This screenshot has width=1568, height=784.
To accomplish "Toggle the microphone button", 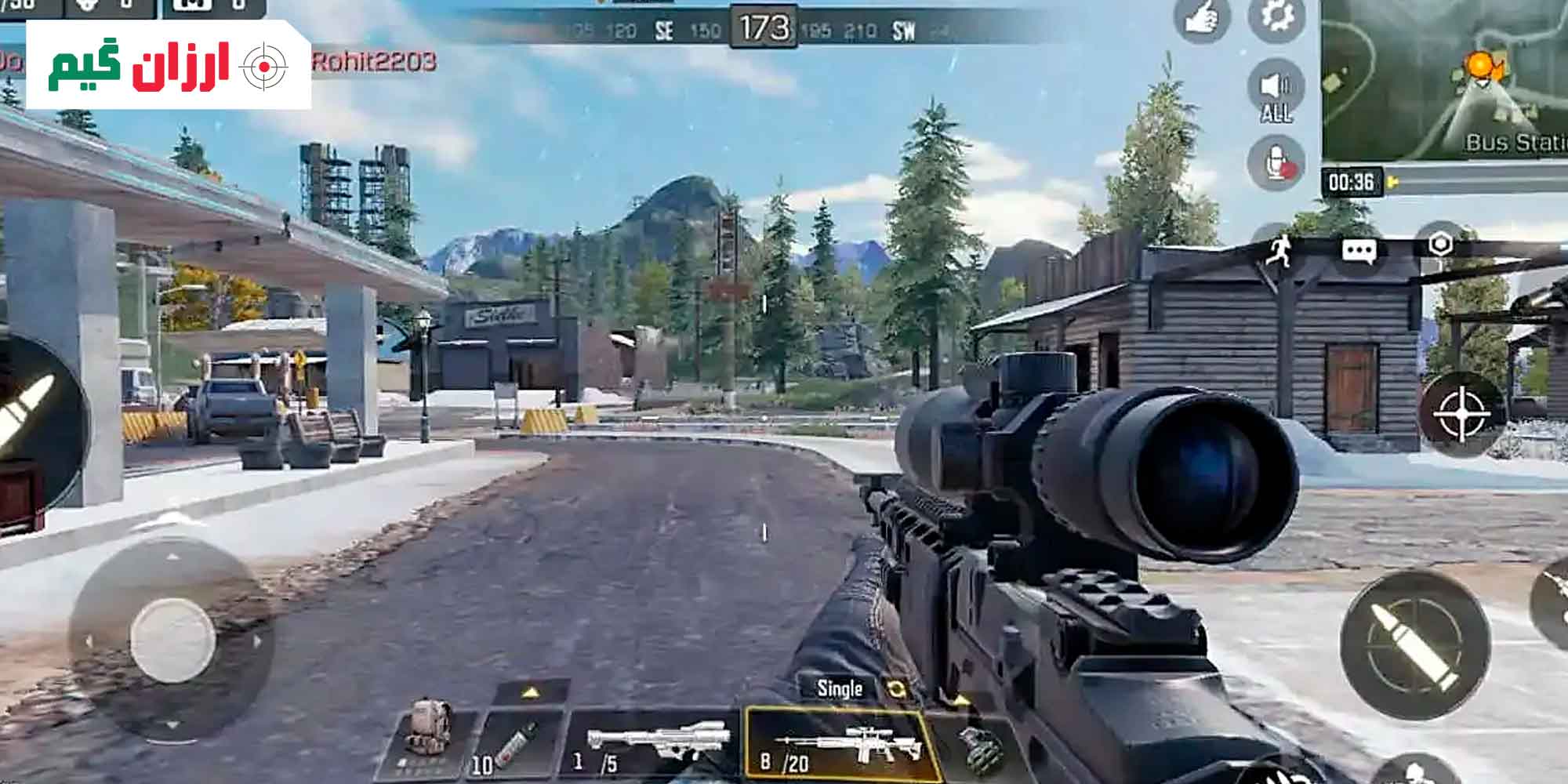I will tap(1276, 163).
